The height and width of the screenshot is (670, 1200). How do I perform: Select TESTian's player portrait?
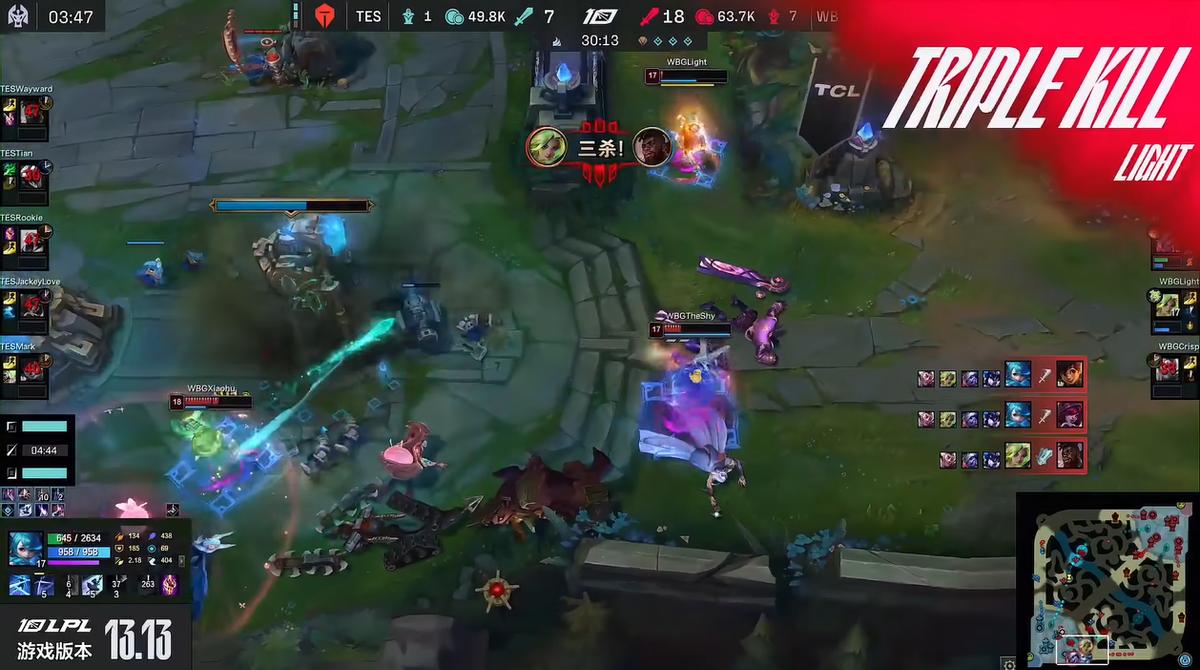[x=31, y=176]
